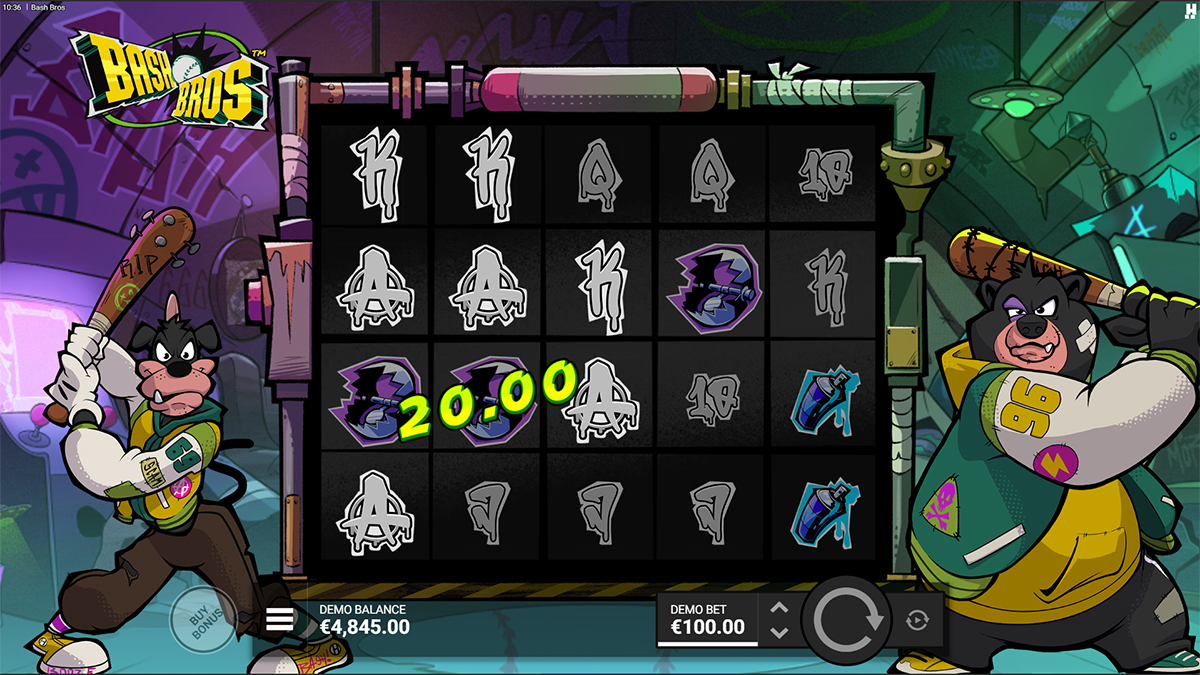Click the Hacksaw logo in top-right corner

tap(1189, 9)
